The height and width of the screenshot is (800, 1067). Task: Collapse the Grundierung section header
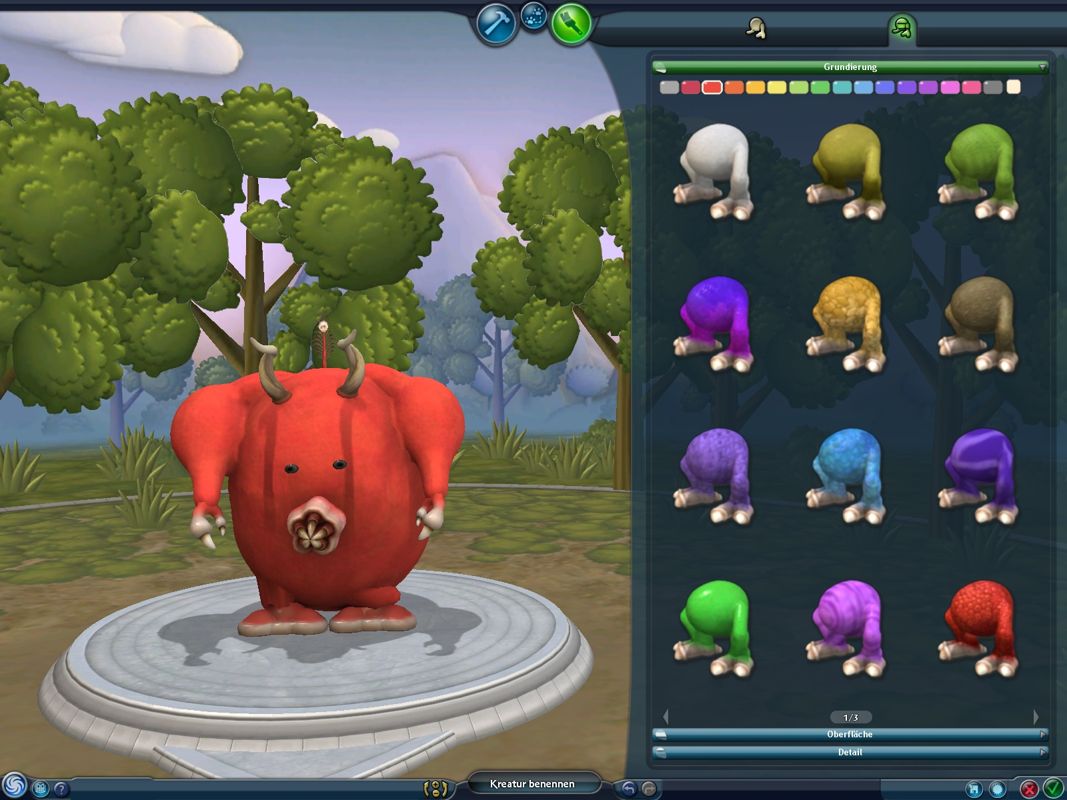(x=849, y=67)
